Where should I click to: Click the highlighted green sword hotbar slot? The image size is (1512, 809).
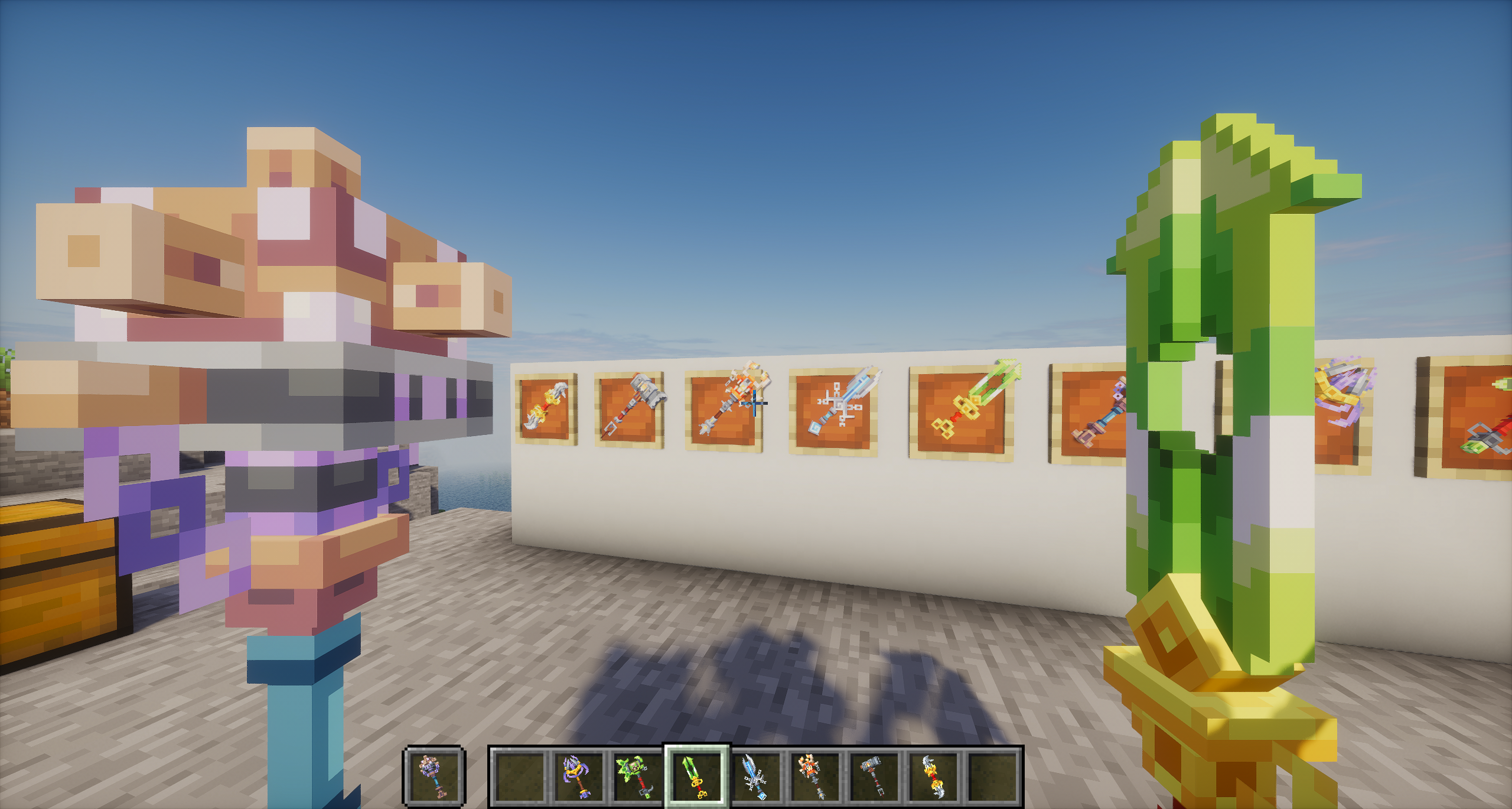(696, 775)
